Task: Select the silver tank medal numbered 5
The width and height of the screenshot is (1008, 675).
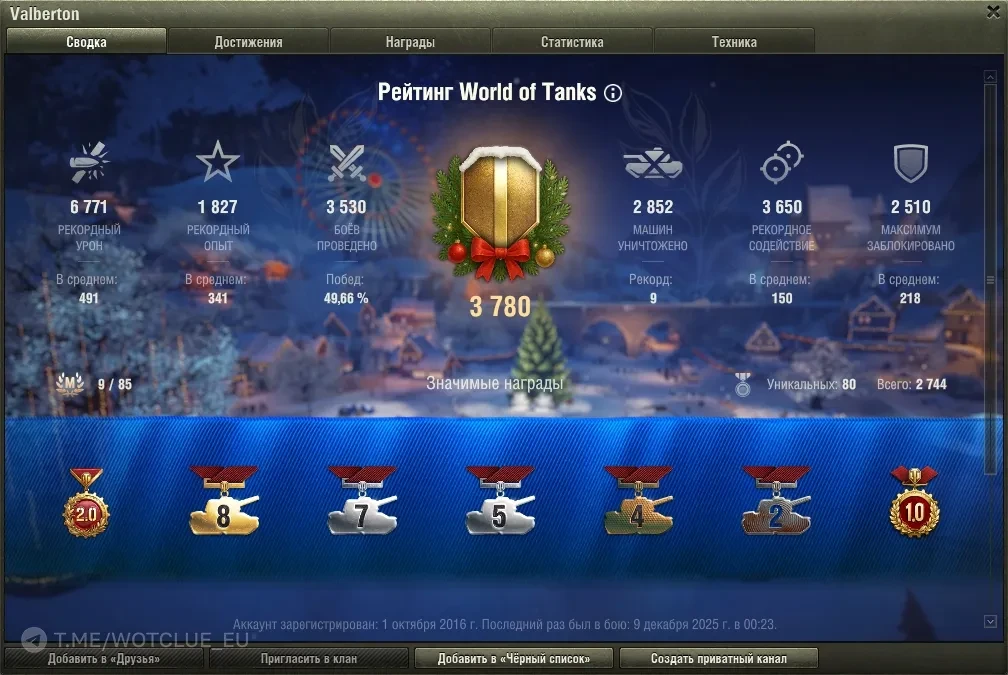Action: [500, 503]
